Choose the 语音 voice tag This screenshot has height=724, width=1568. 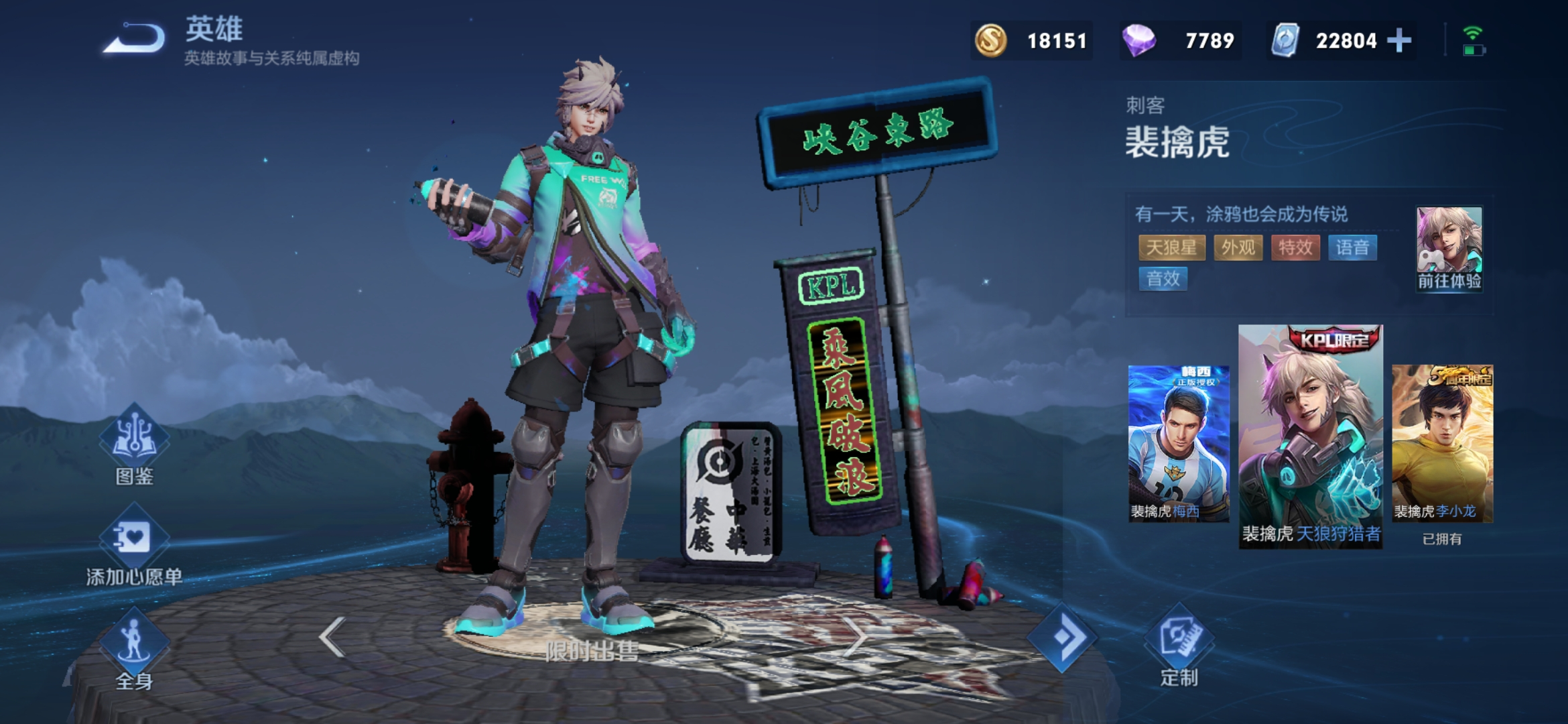(x=1352, y=247)
